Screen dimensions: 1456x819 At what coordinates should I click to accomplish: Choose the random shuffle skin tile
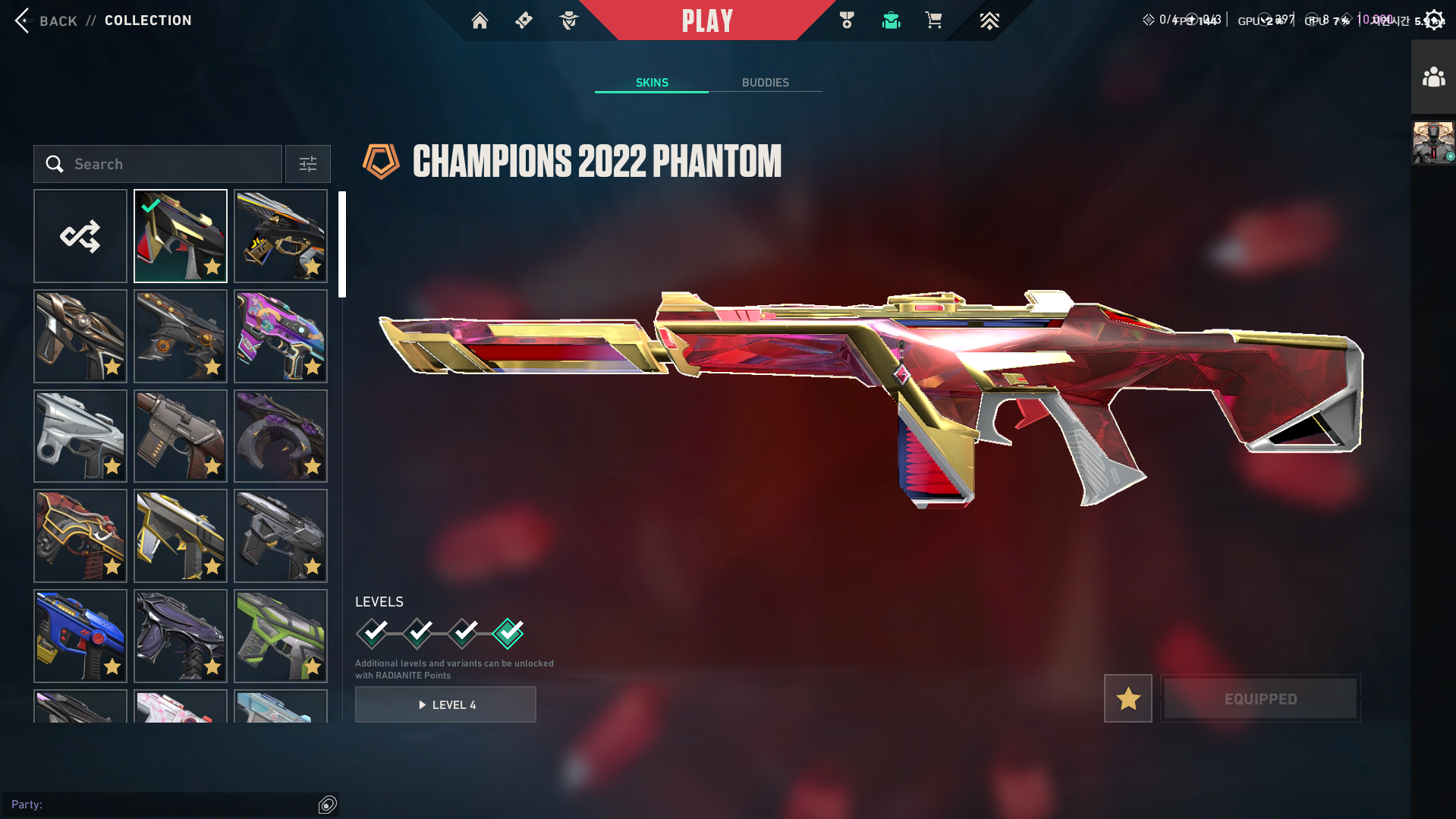tap(80, 236)
